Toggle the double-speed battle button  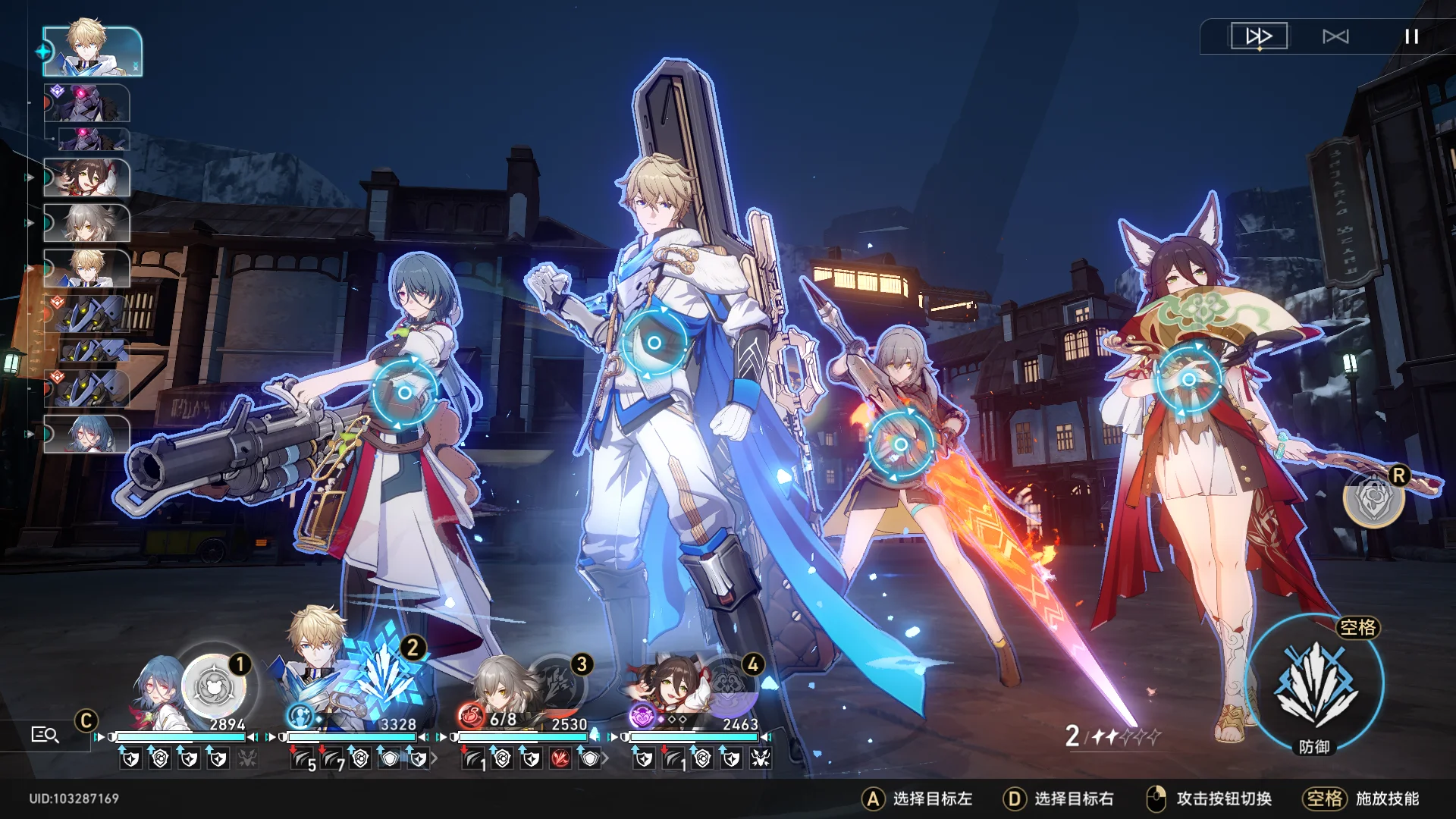pos(1259,36)
